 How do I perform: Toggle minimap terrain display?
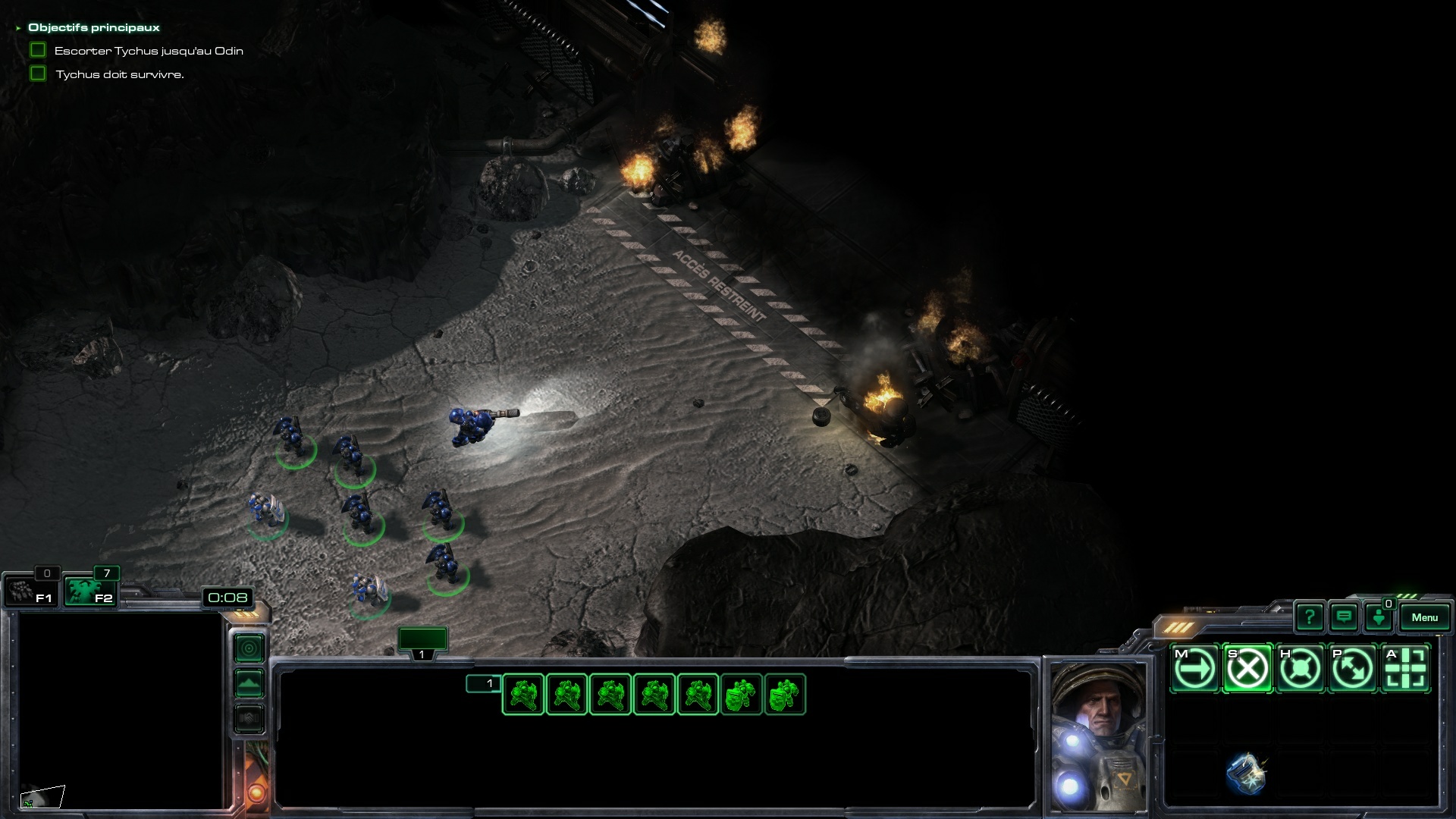coord(249,683)
